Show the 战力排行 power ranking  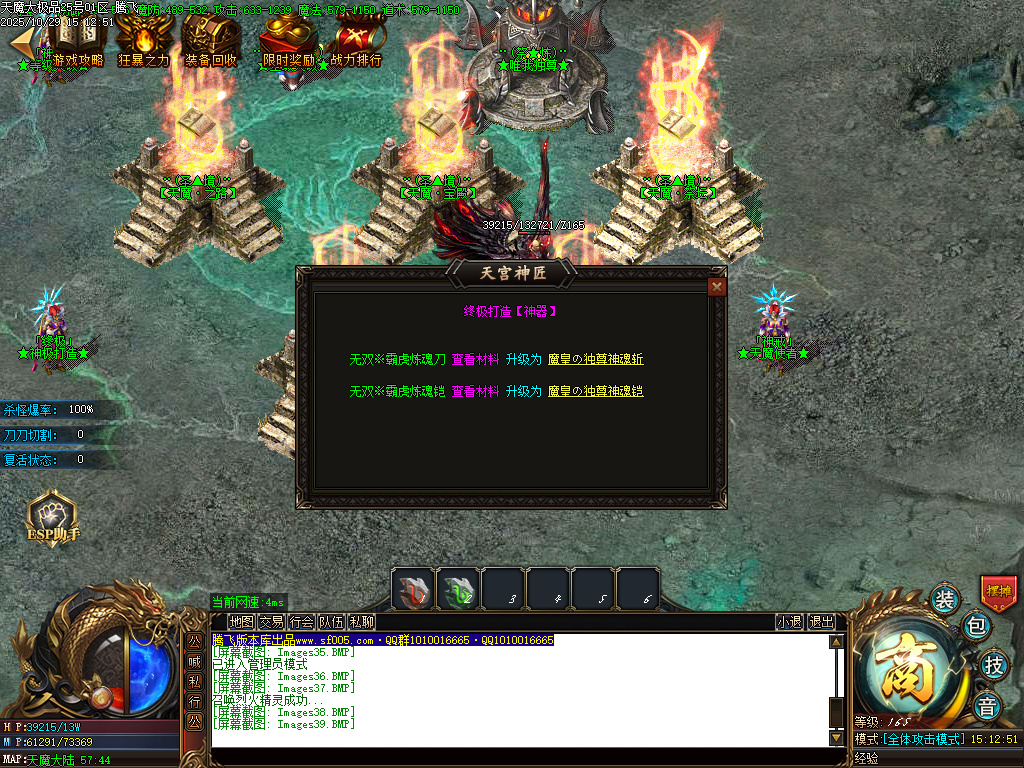(x=355, y=42)
